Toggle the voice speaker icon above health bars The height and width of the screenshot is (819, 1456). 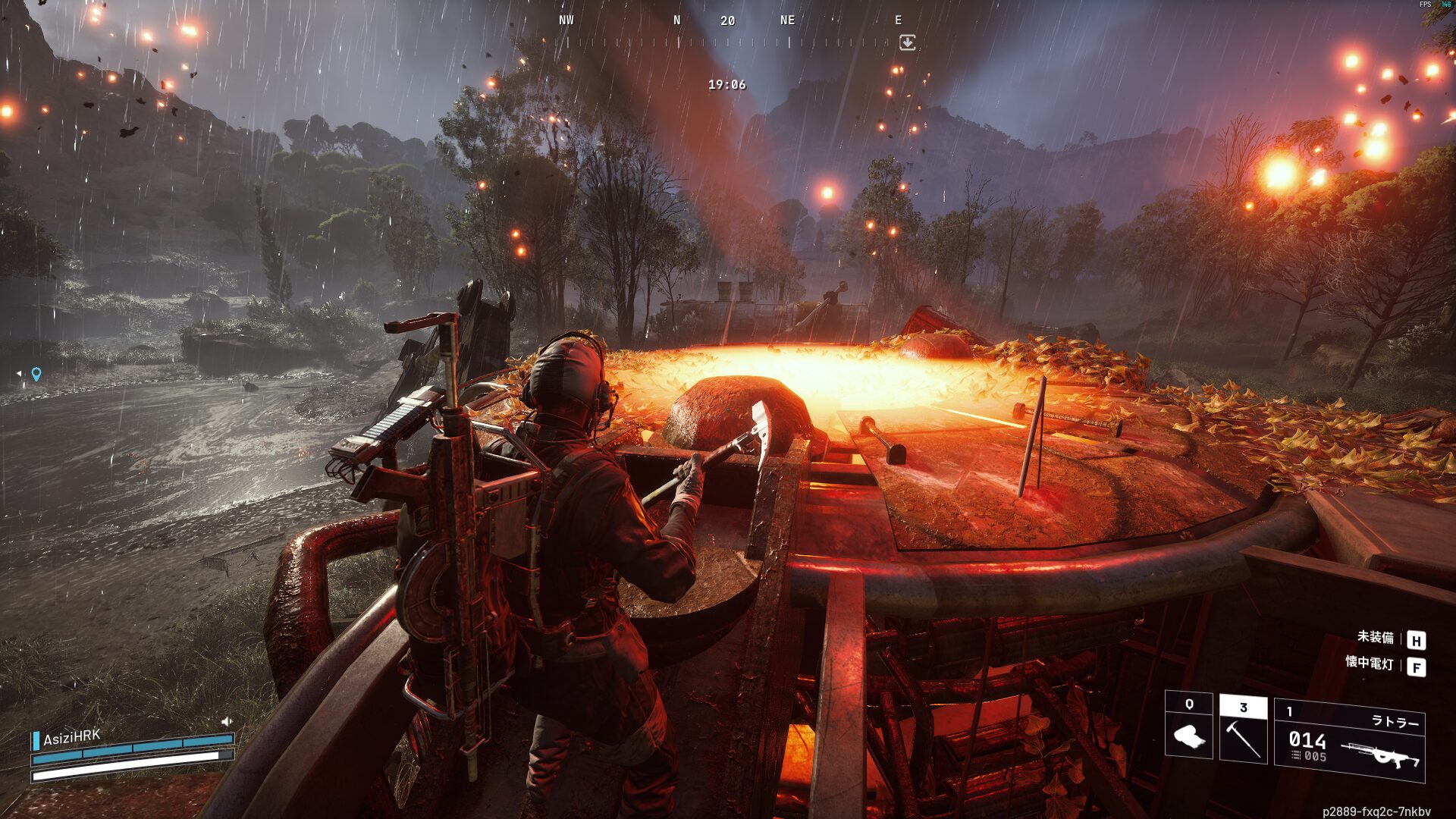[226, 721]
